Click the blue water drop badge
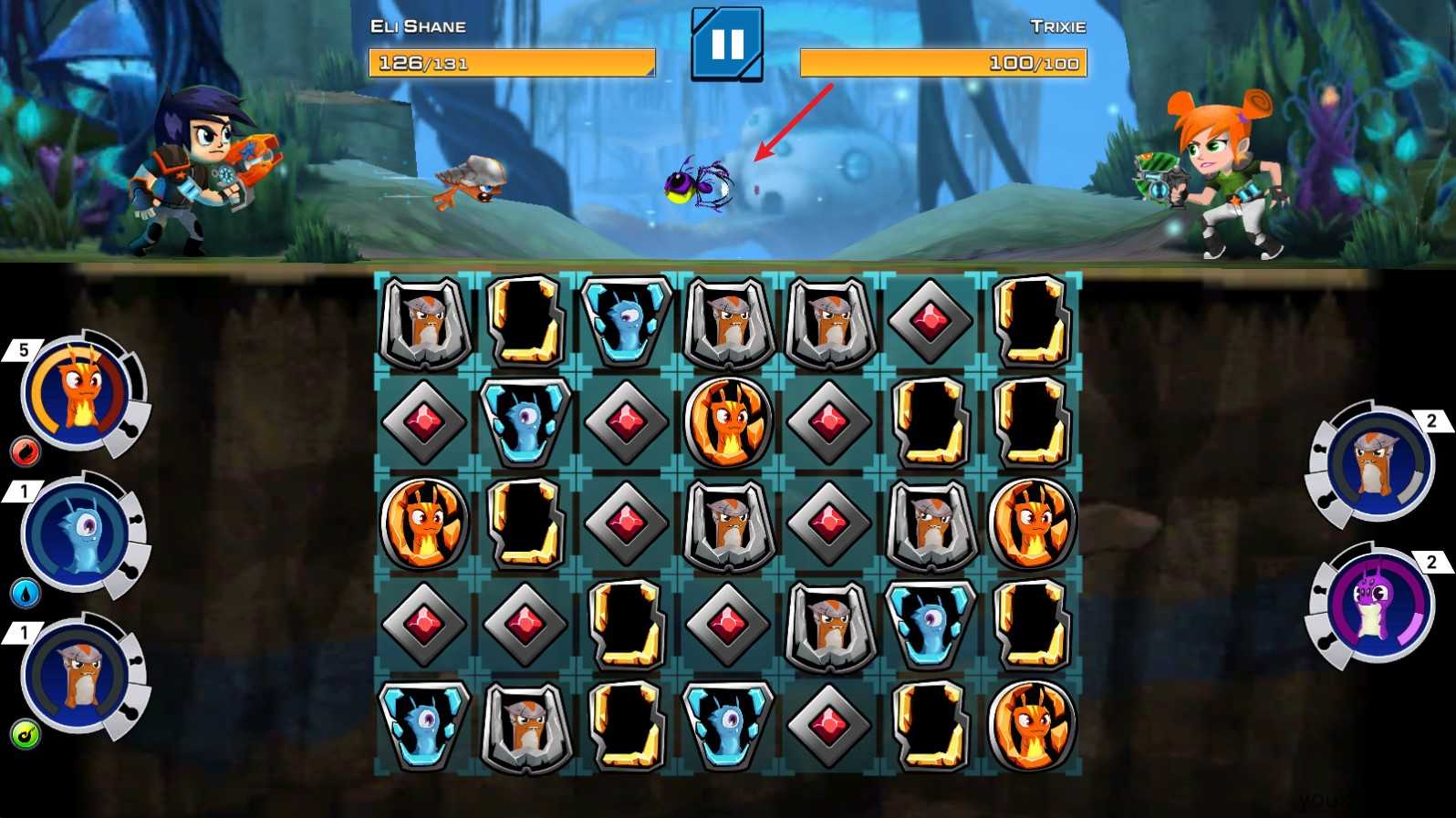This screenshot has height=818, width=1456. tap(25, 593)
